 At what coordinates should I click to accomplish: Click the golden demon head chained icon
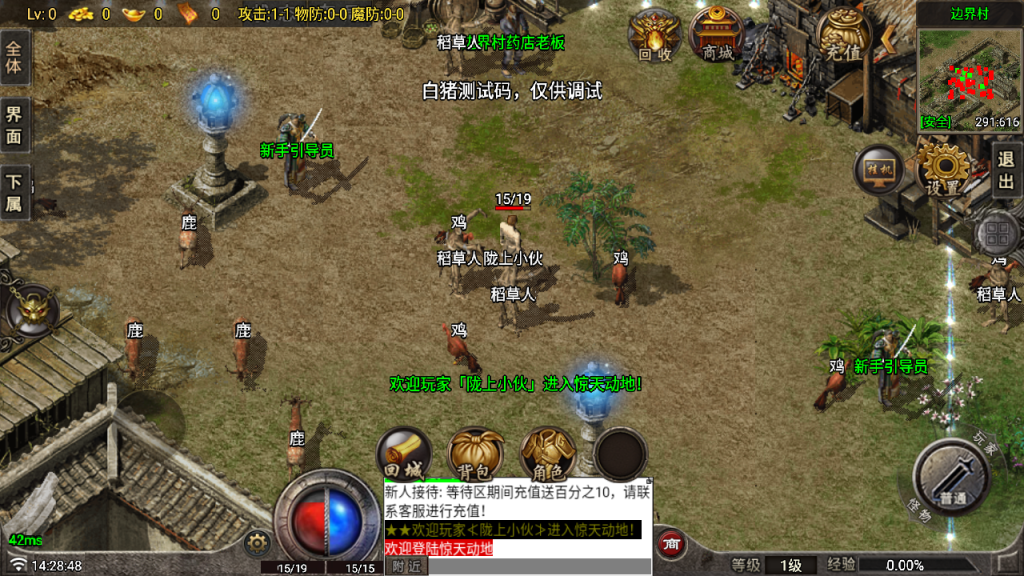point(33,309)
